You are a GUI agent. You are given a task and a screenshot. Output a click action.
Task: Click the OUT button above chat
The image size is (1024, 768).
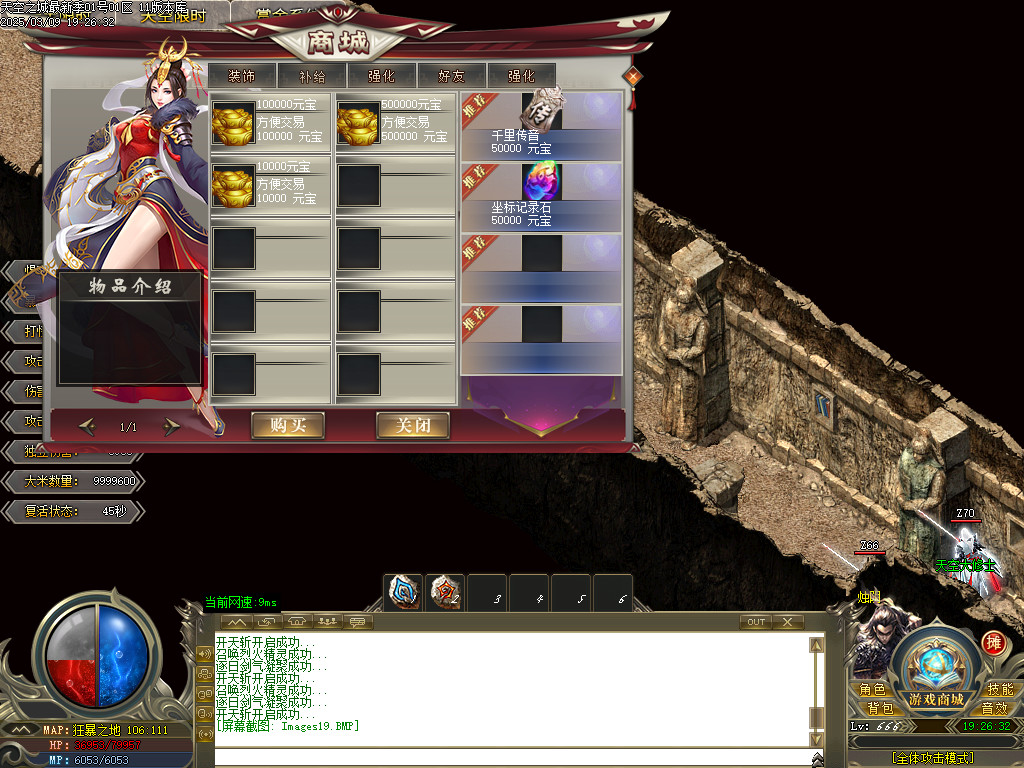tap(756, 622)
